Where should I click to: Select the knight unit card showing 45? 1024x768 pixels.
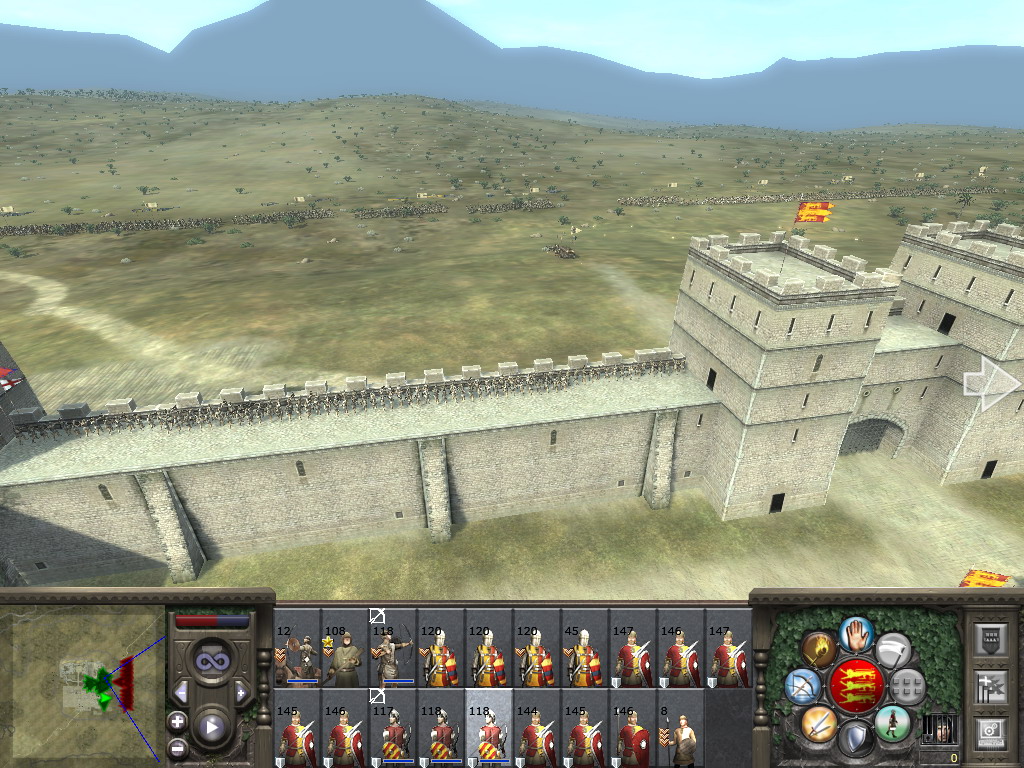[585, 648]
